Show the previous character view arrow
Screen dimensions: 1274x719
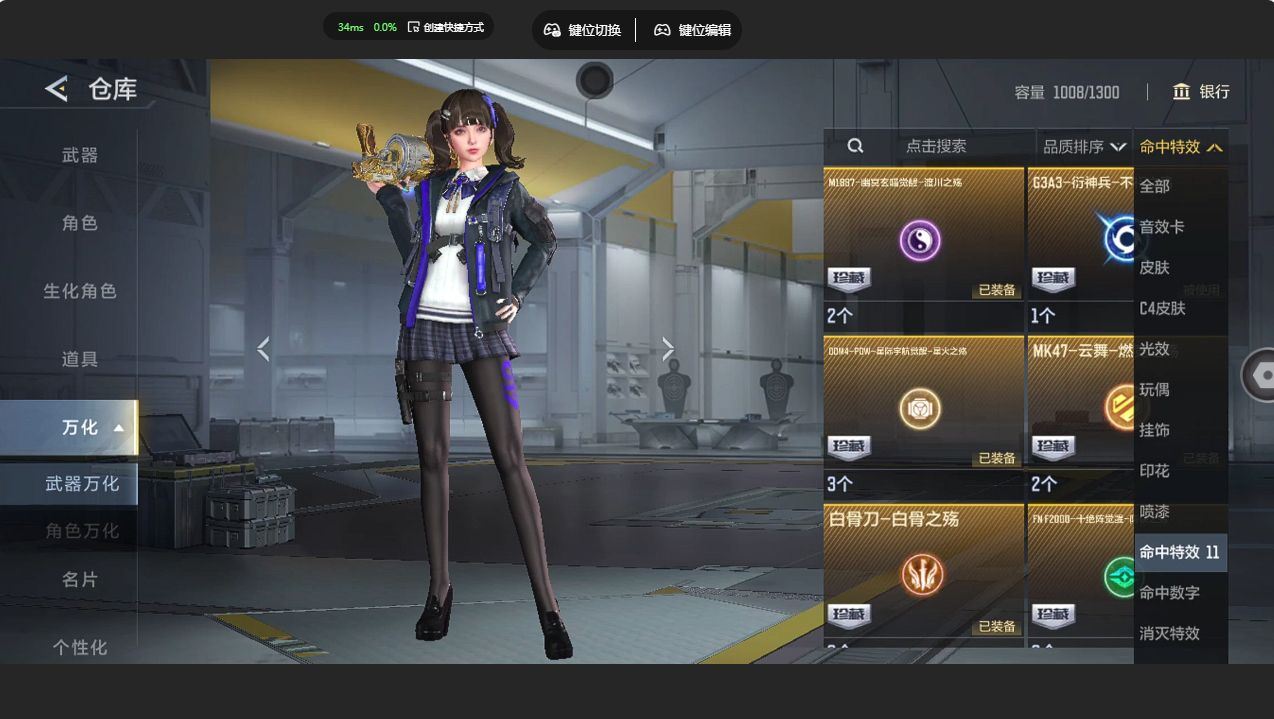coord(263,349)
